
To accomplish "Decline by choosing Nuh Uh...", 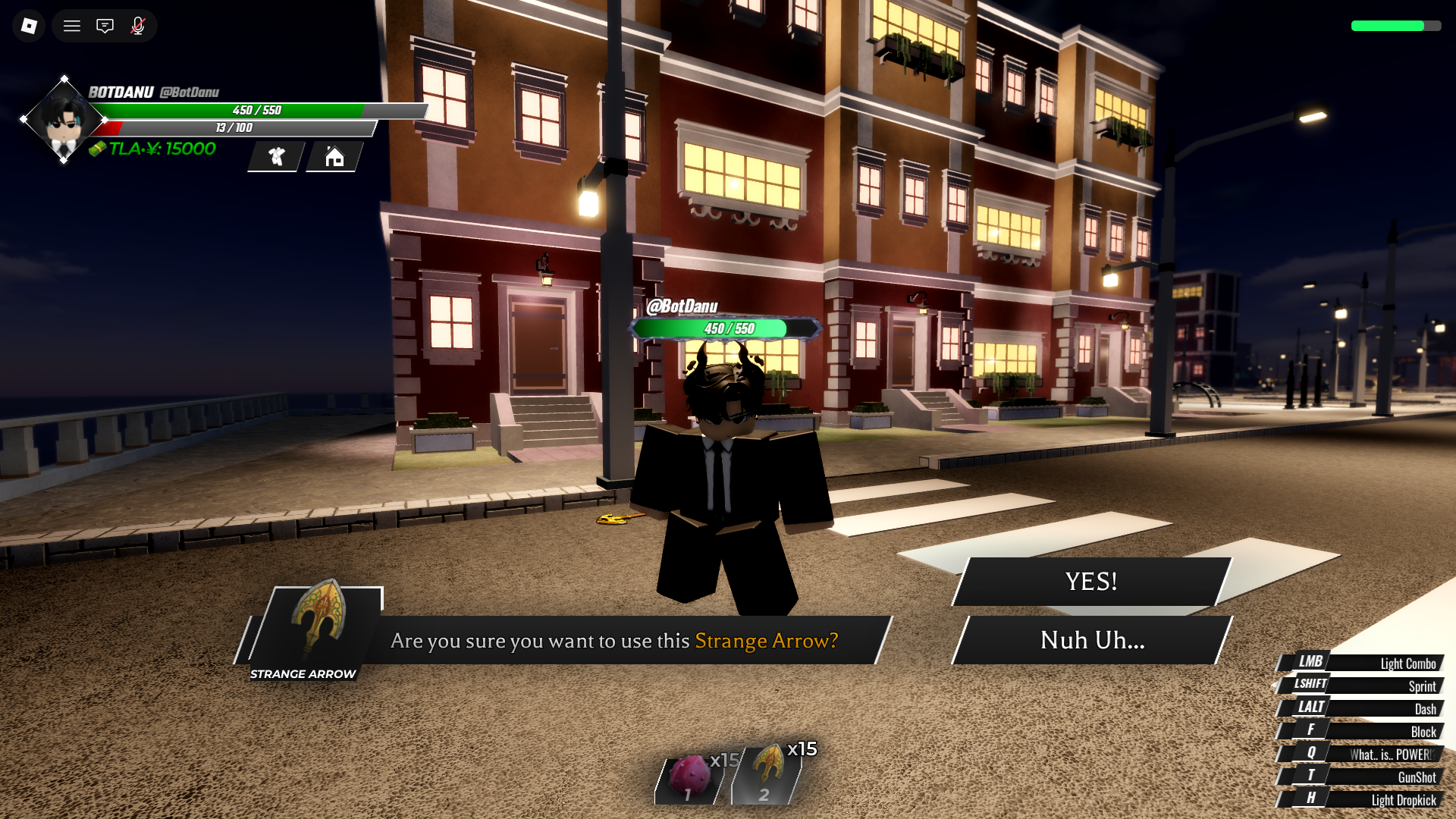I will pos(1092,640).
